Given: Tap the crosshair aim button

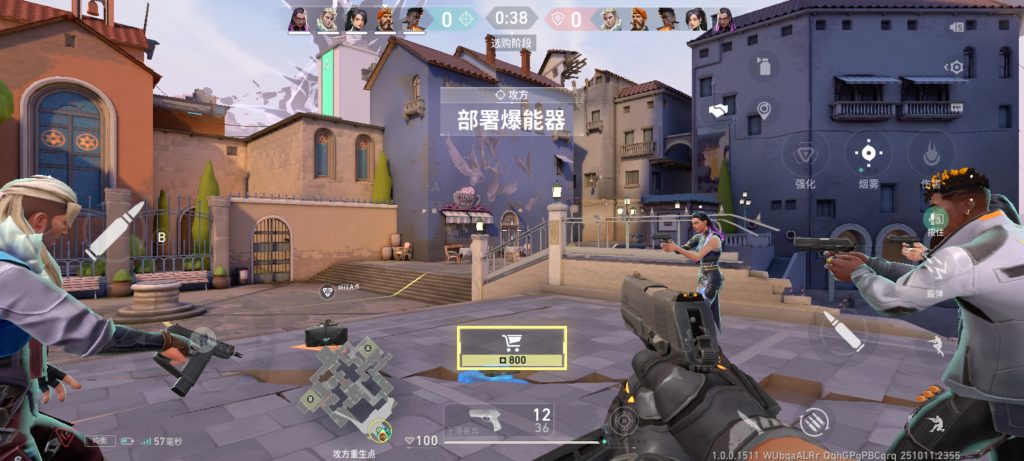Looking at the screenshot, I should click(623, 419).
